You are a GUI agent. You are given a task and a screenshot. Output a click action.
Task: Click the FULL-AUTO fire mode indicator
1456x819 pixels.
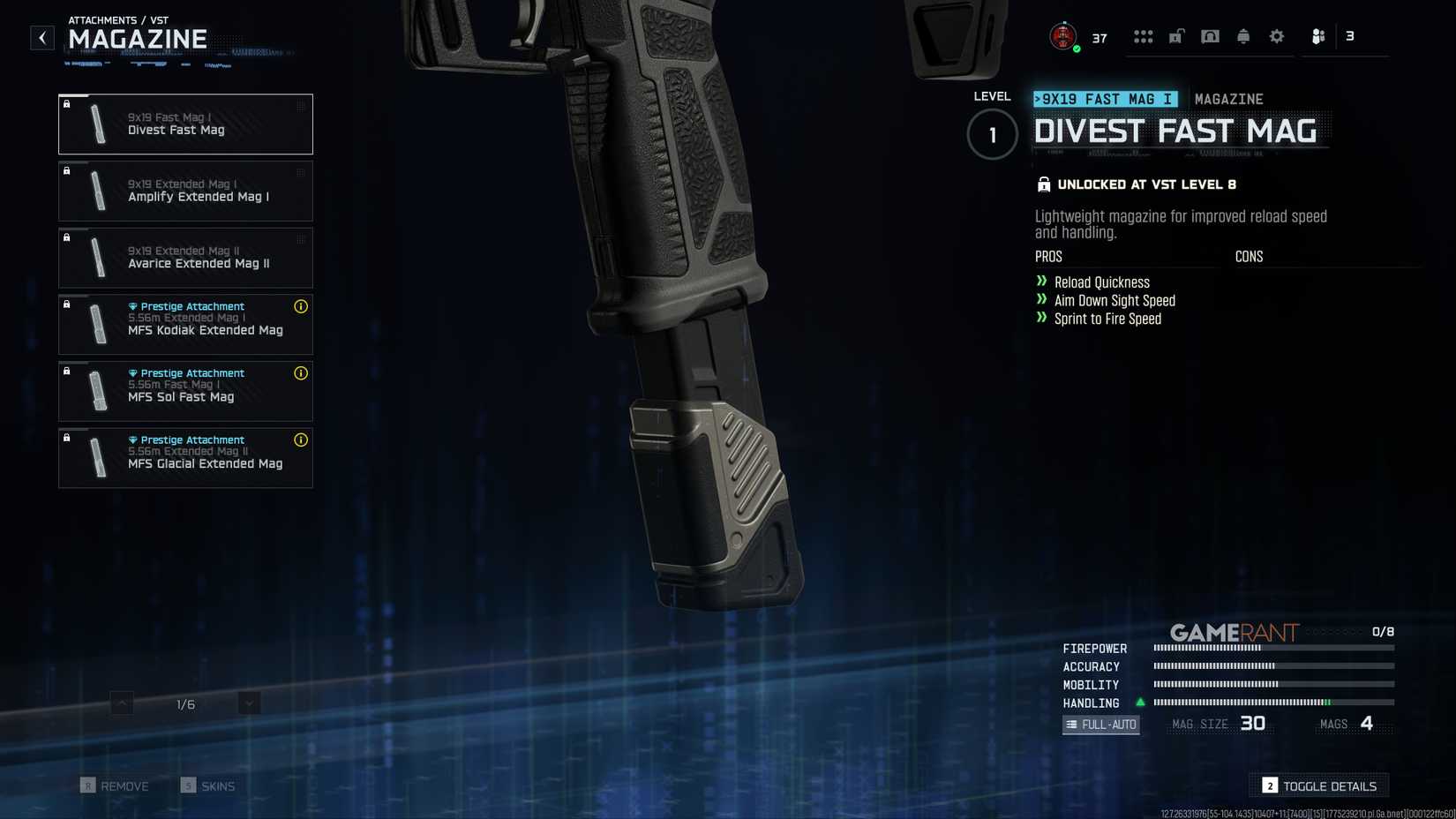1101,724
